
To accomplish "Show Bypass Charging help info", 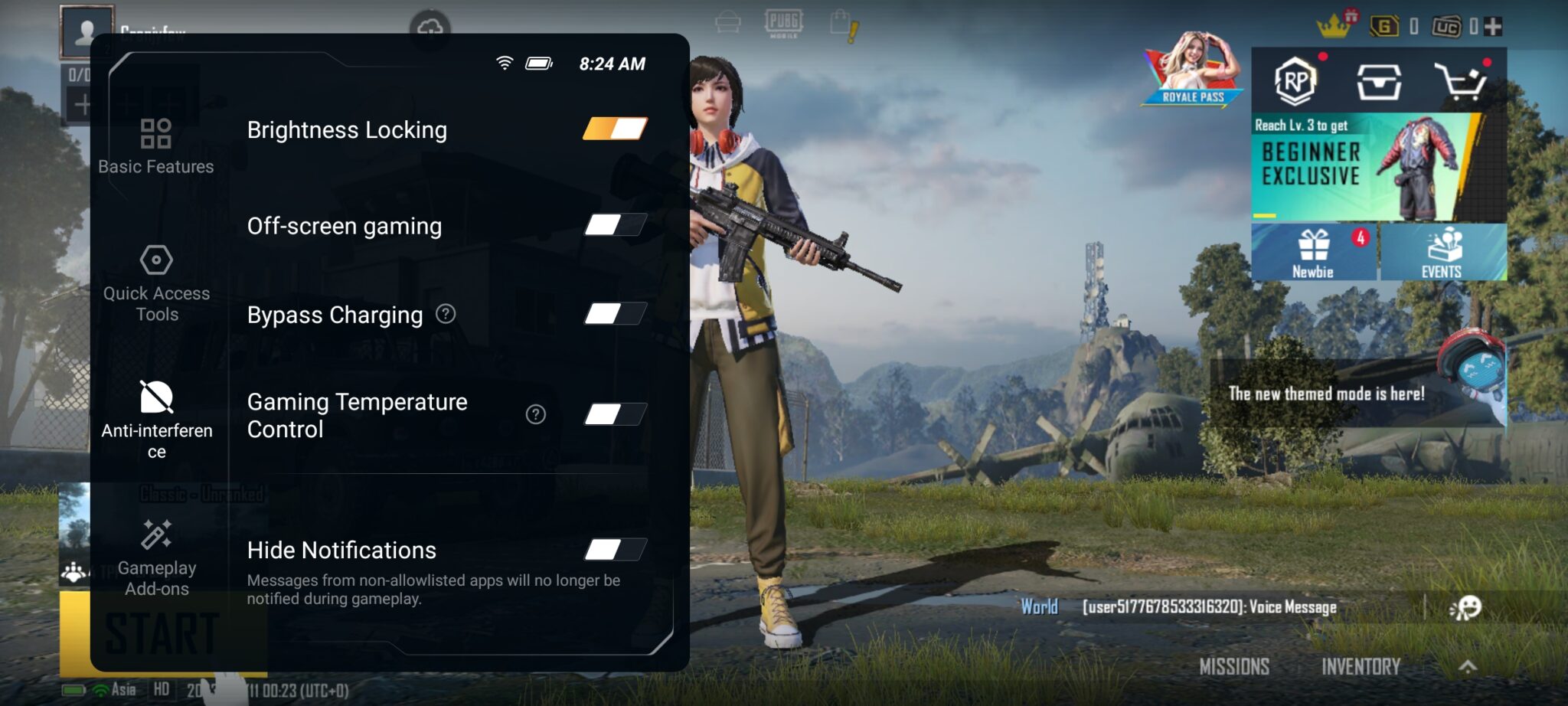I will click(446, 314).
